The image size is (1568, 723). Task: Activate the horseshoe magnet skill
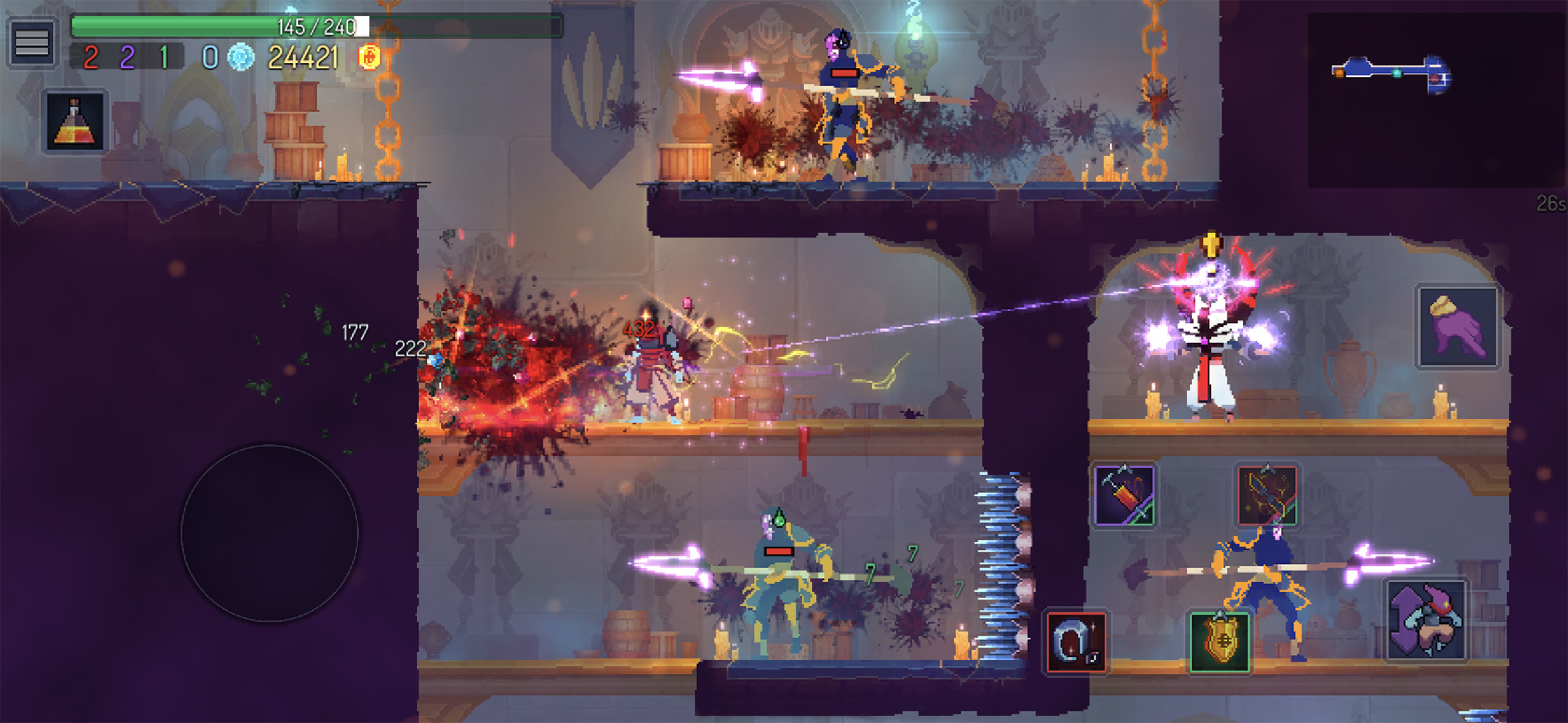(x=1076, y=641)
